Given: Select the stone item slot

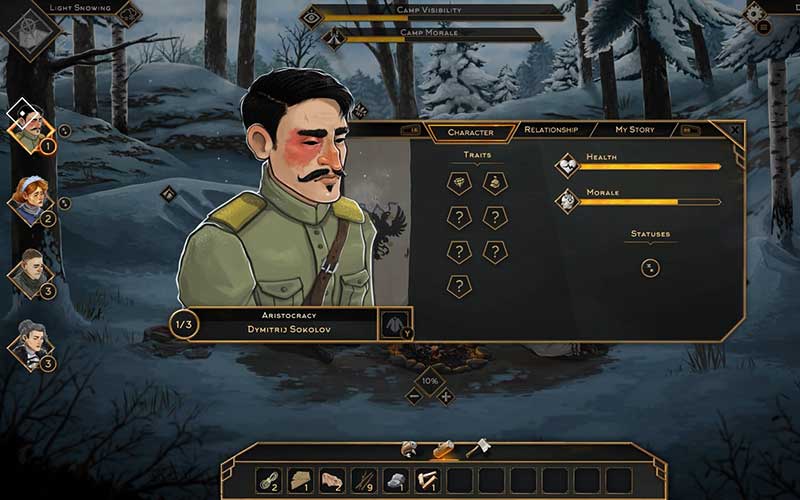Looking at the screenshot, I should pyautogui.click(x=395, y=480).
